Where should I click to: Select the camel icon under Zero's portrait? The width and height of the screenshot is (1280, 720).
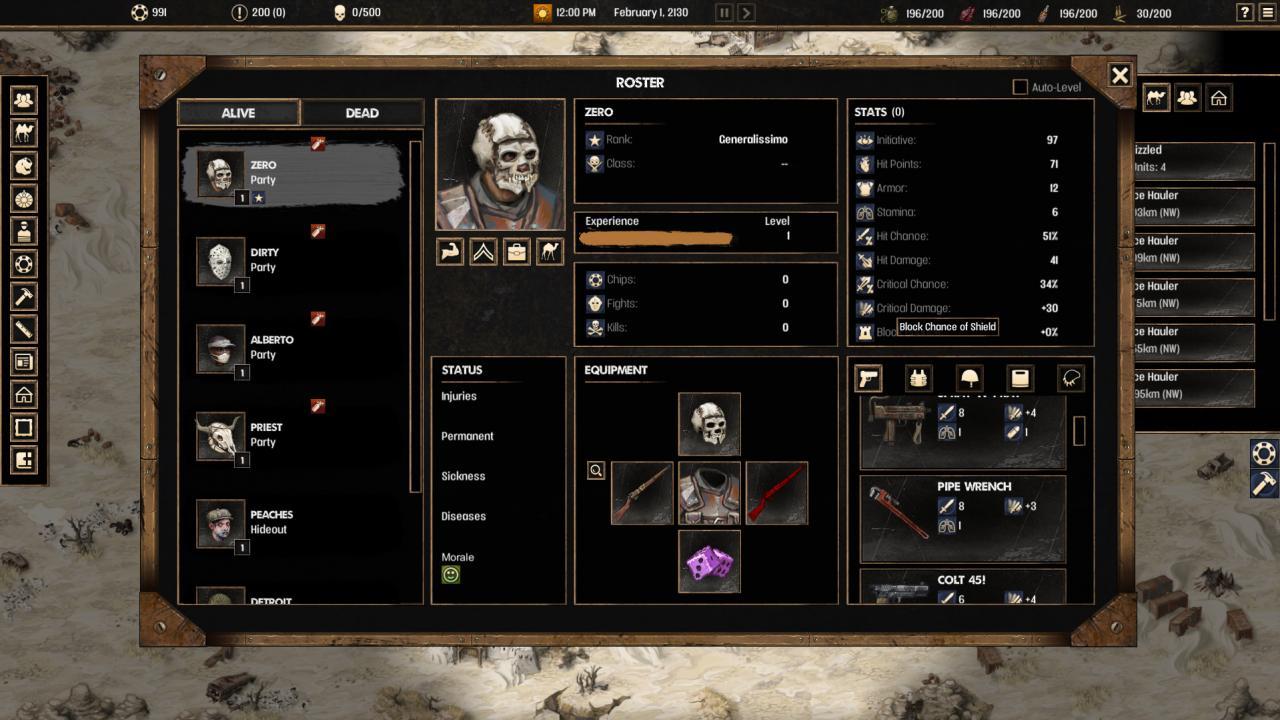(549, 252)
